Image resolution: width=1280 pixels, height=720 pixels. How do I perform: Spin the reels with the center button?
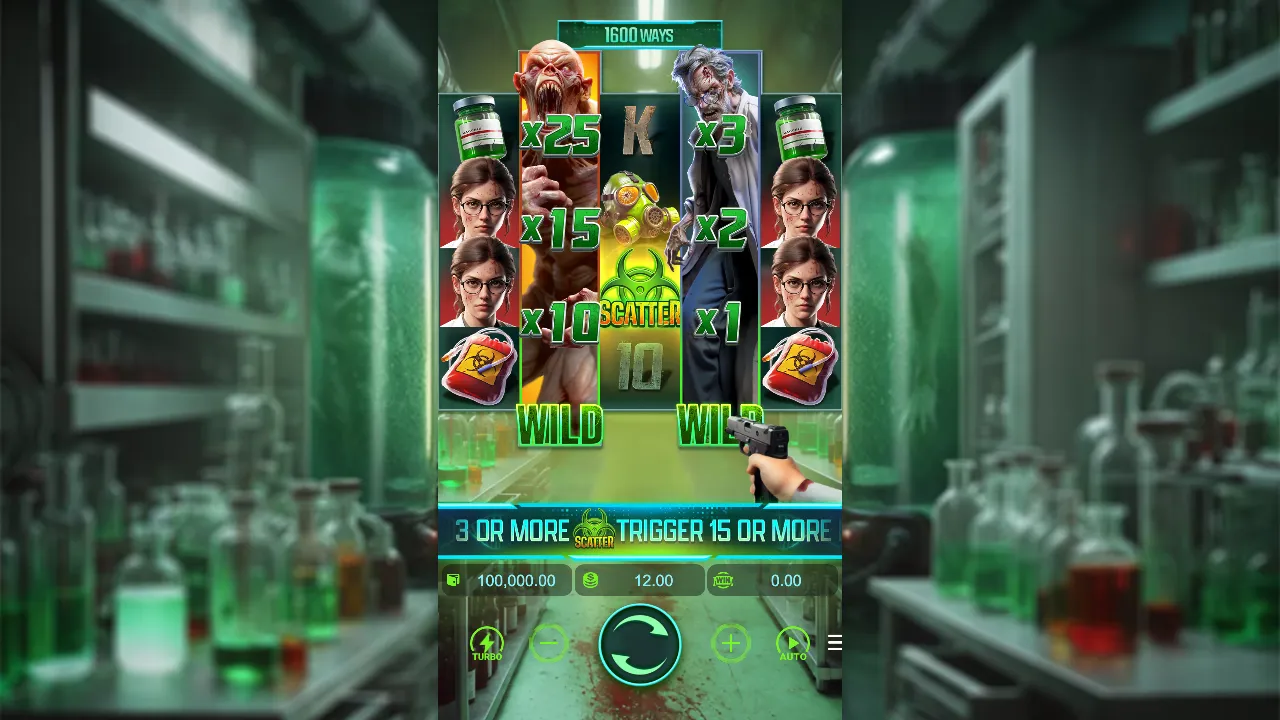tap(640, 645)
